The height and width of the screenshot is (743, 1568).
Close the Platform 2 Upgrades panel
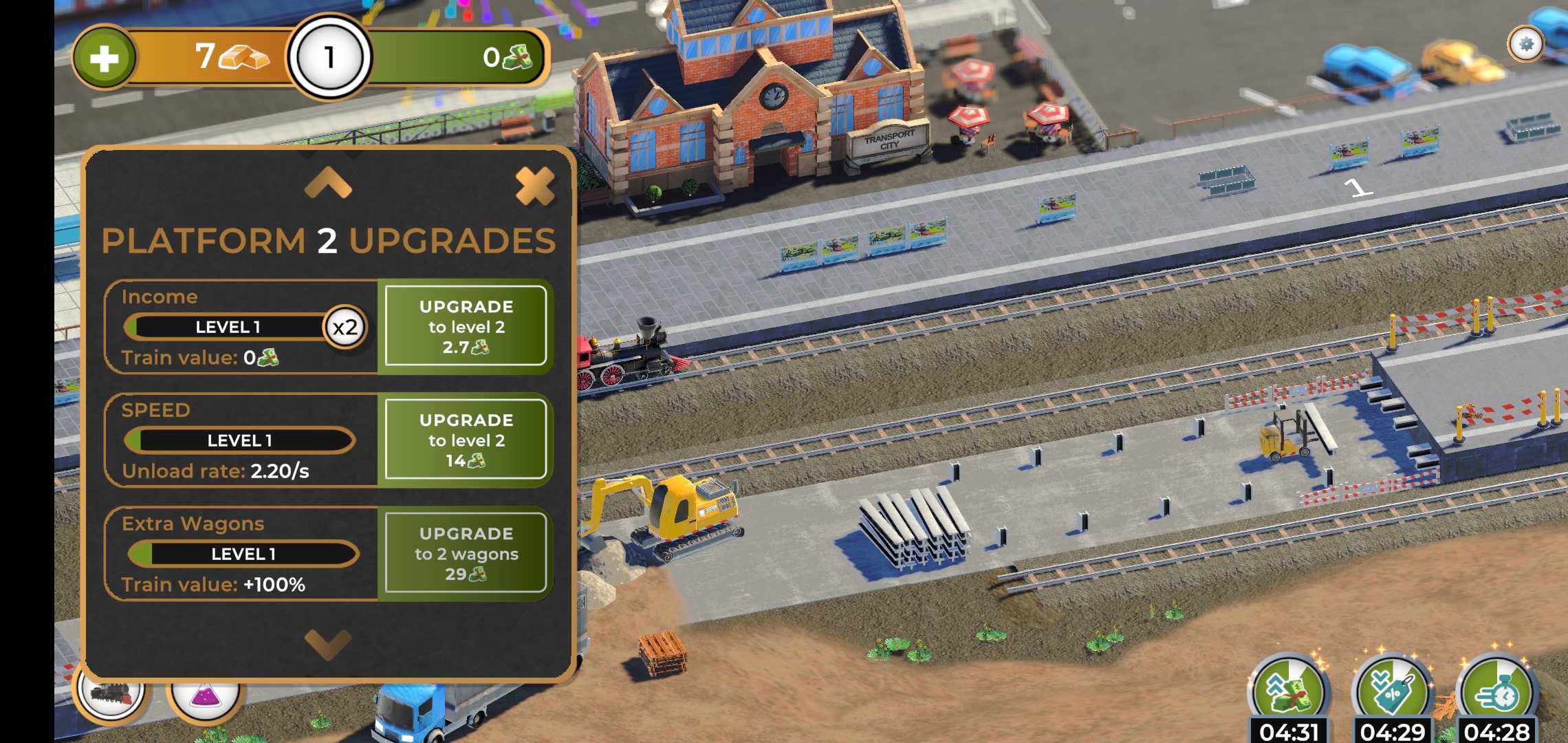pyautogui.click(x=534, y=186)
